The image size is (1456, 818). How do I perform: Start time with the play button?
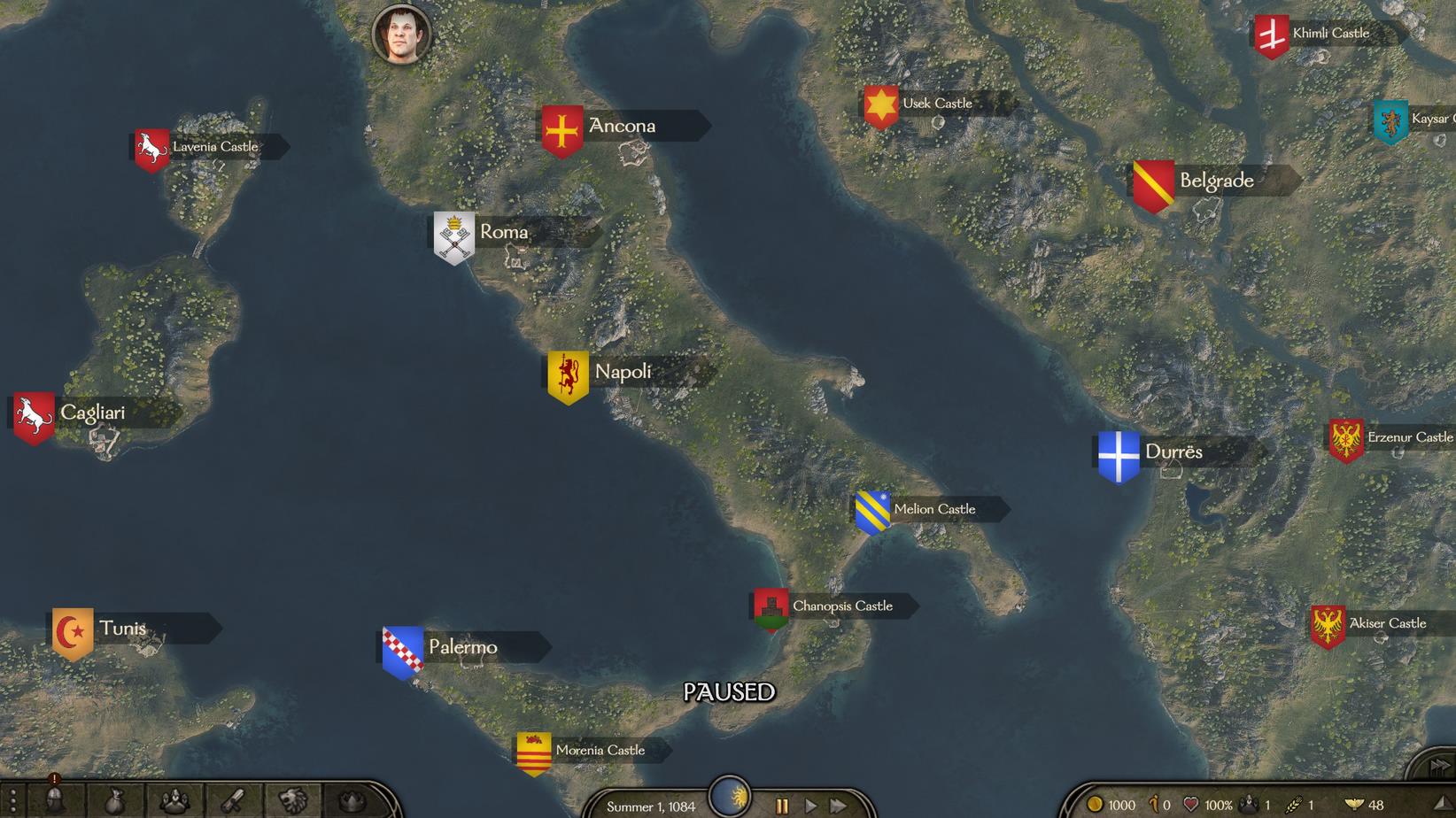coord(810,806)
